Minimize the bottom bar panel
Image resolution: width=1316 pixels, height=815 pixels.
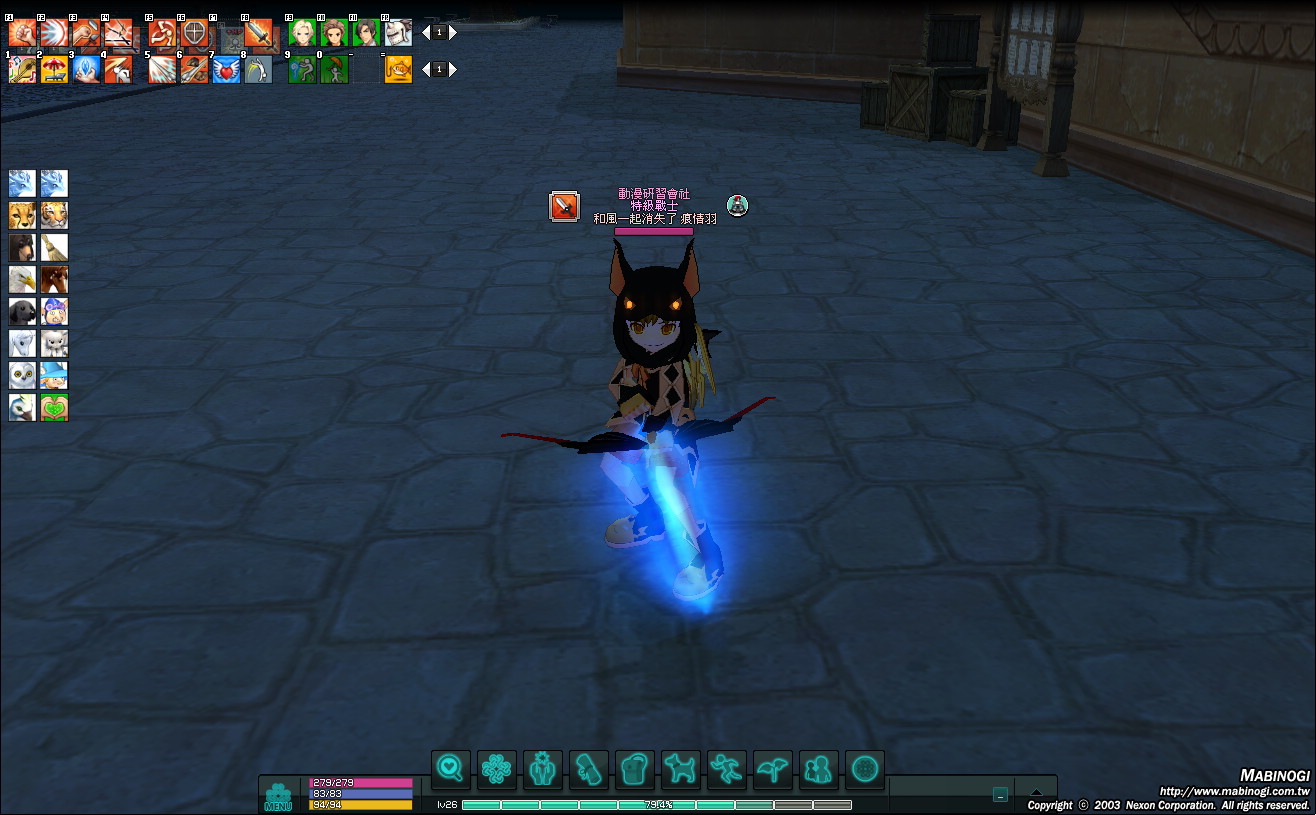coord(1000,795)
